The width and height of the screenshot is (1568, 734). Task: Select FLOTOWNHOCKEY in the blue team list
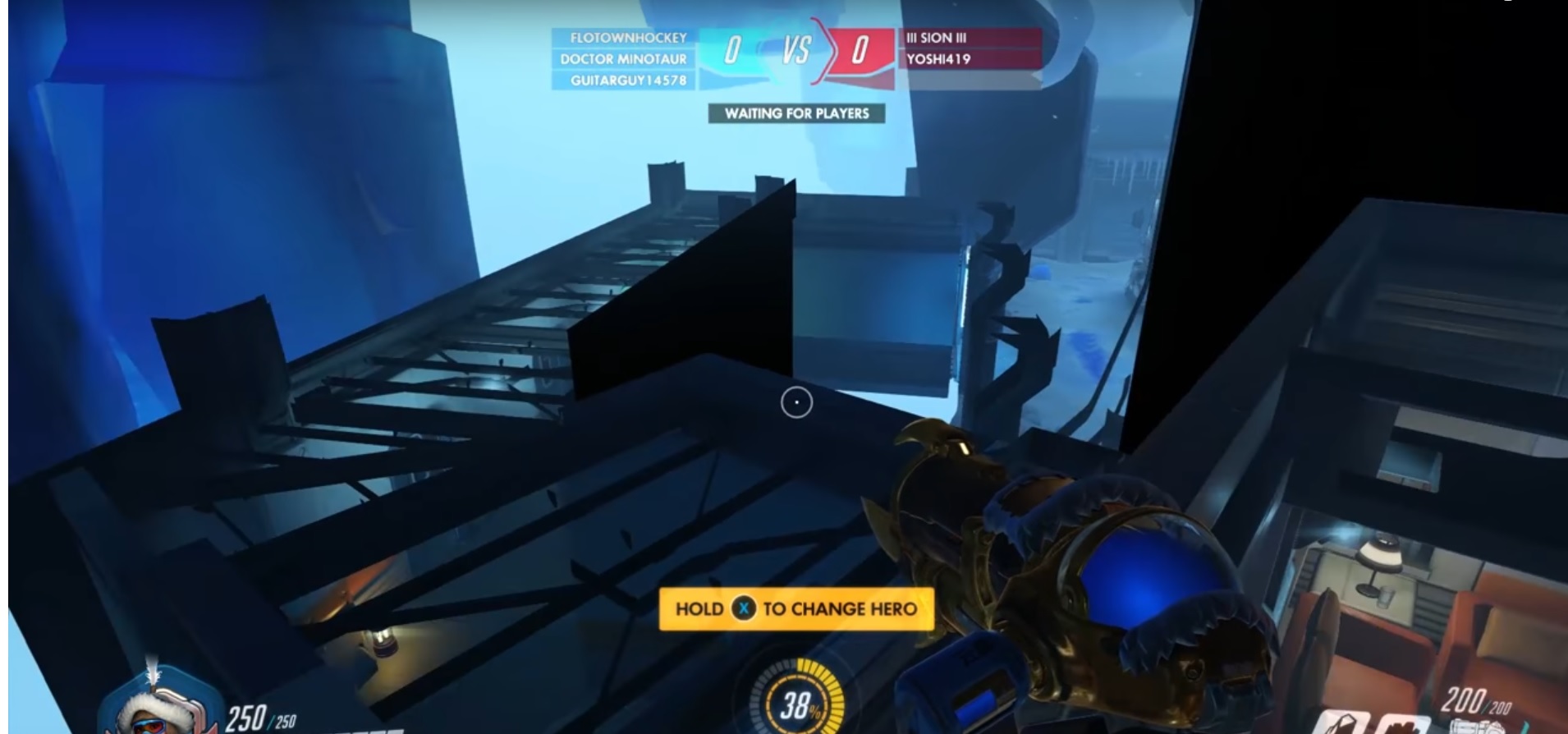pos(628,38)
